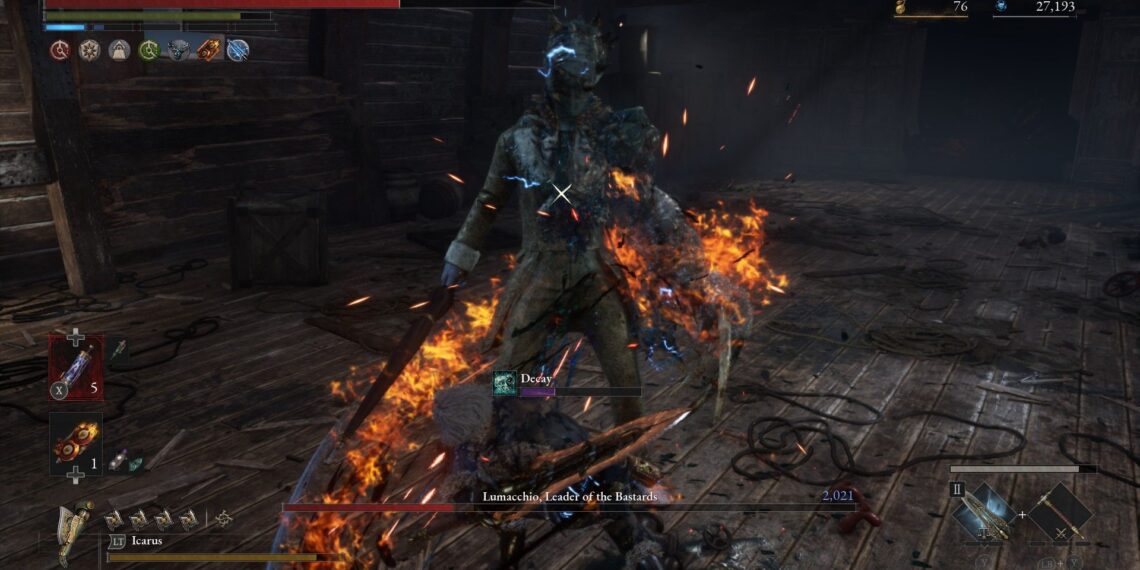Check the blue stag head buff icon

pos(178,50)
